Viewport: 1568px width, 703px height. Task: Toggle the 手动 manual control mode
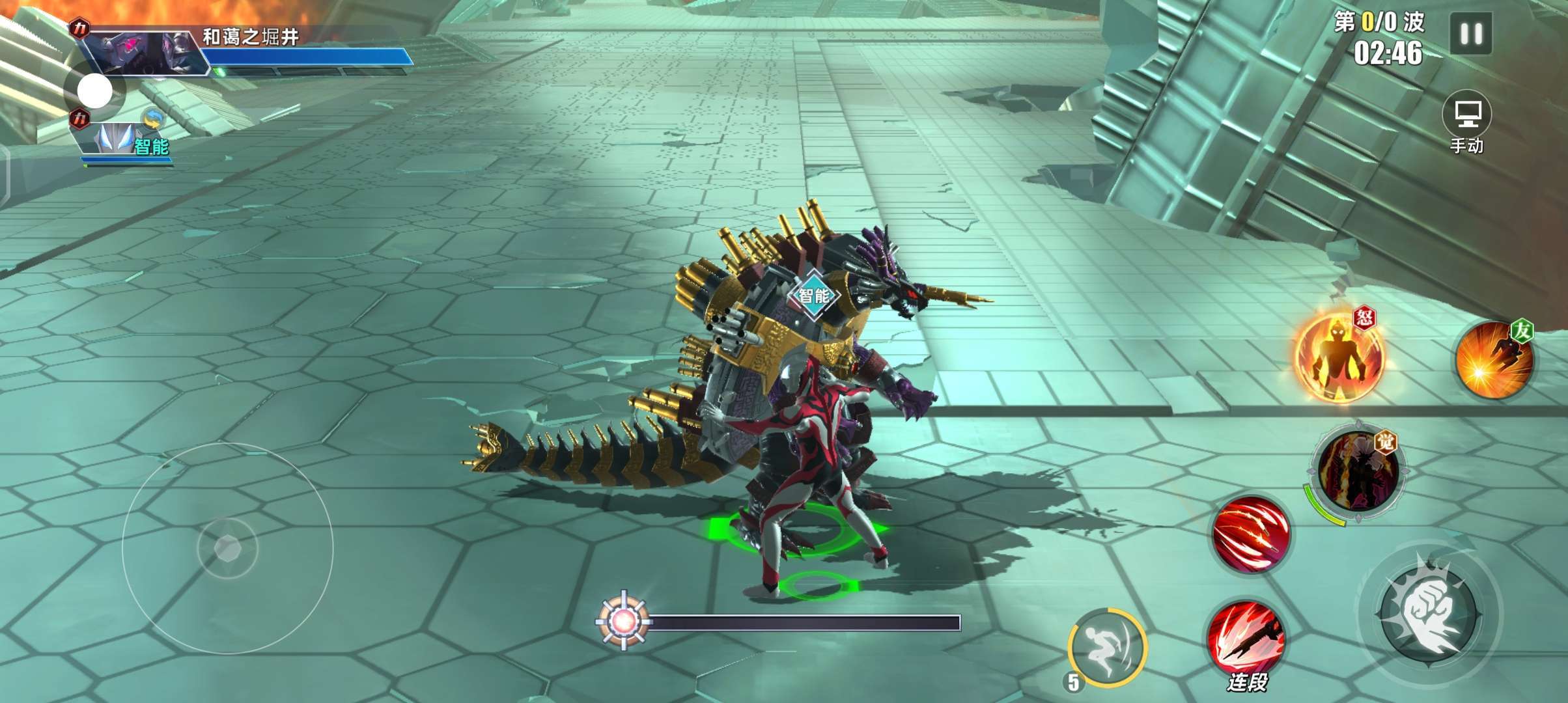(x=1466, y=122)
